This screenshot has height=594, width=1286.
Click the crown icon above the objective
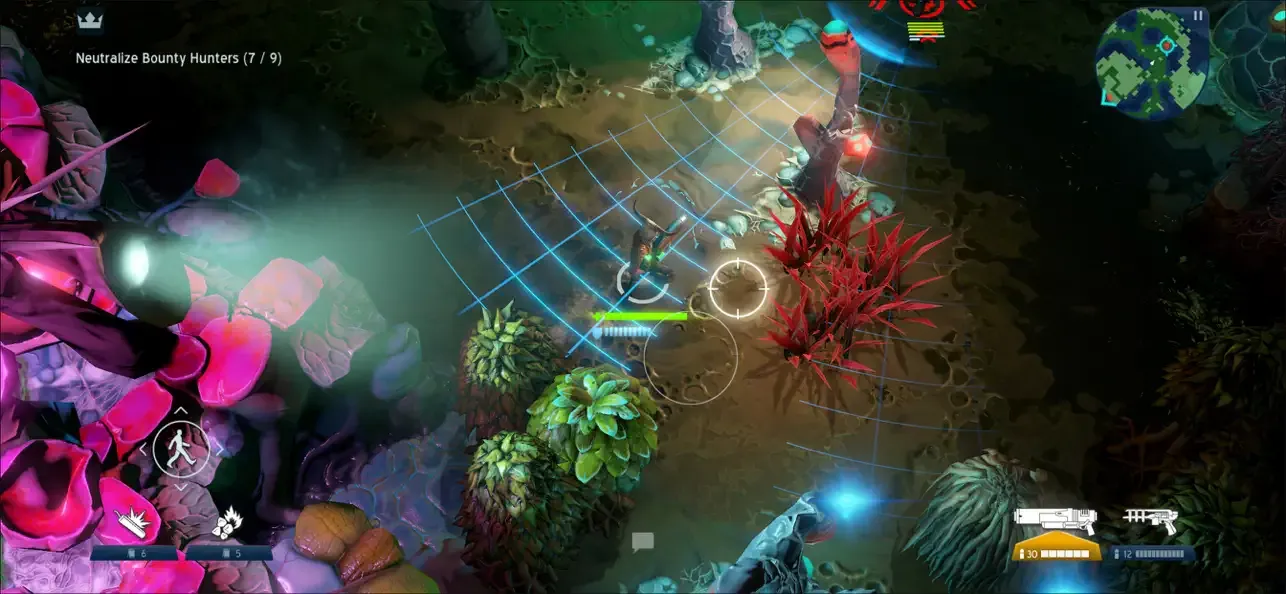[x=90, y=20]
